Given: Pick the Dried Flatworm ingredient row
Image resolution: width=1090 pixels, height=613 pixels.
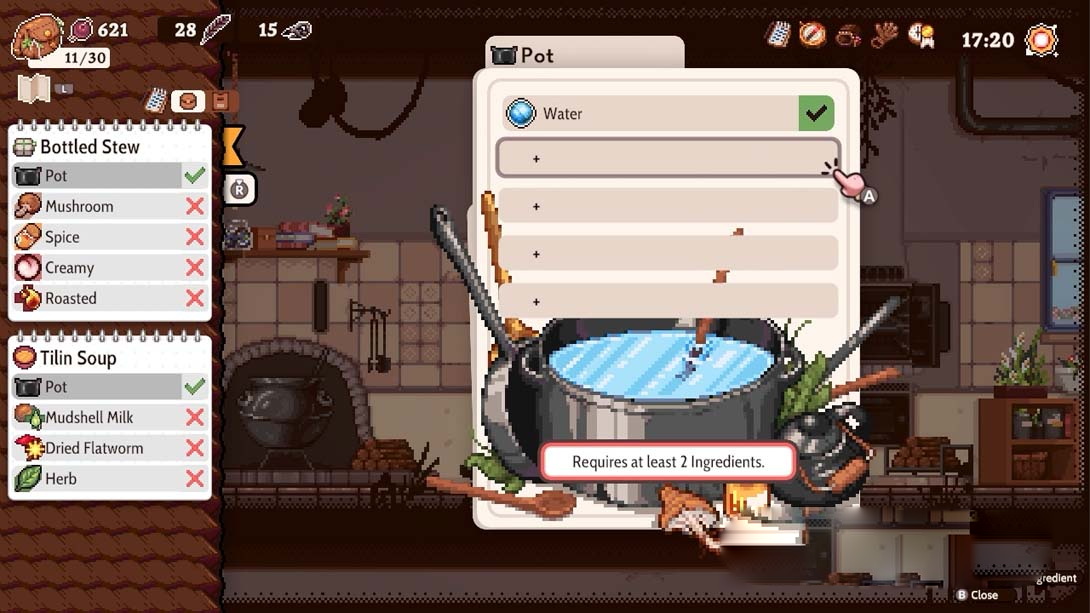Looking at the screenshot, I should click(x=110, y=448).
